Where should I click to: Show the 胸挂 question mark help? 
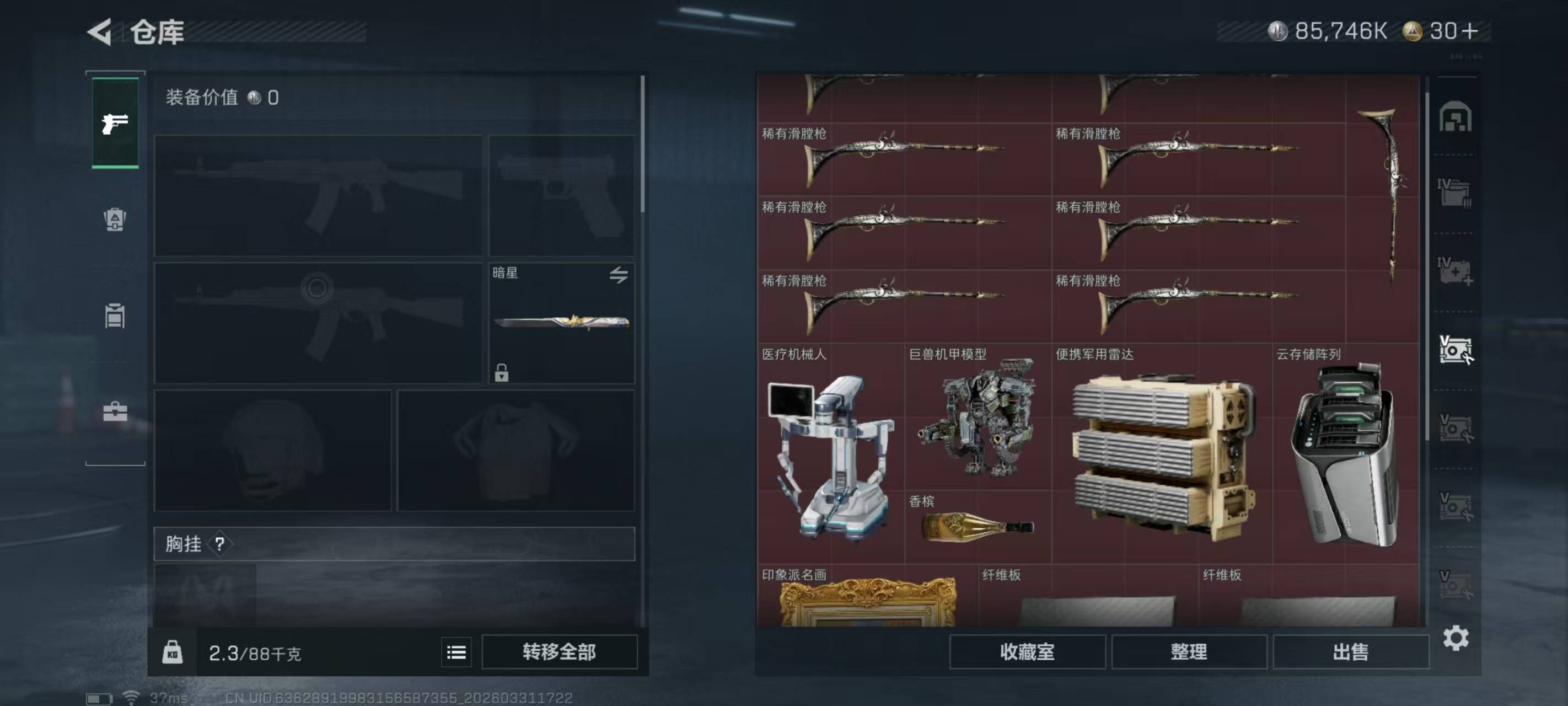pos(220,544)
